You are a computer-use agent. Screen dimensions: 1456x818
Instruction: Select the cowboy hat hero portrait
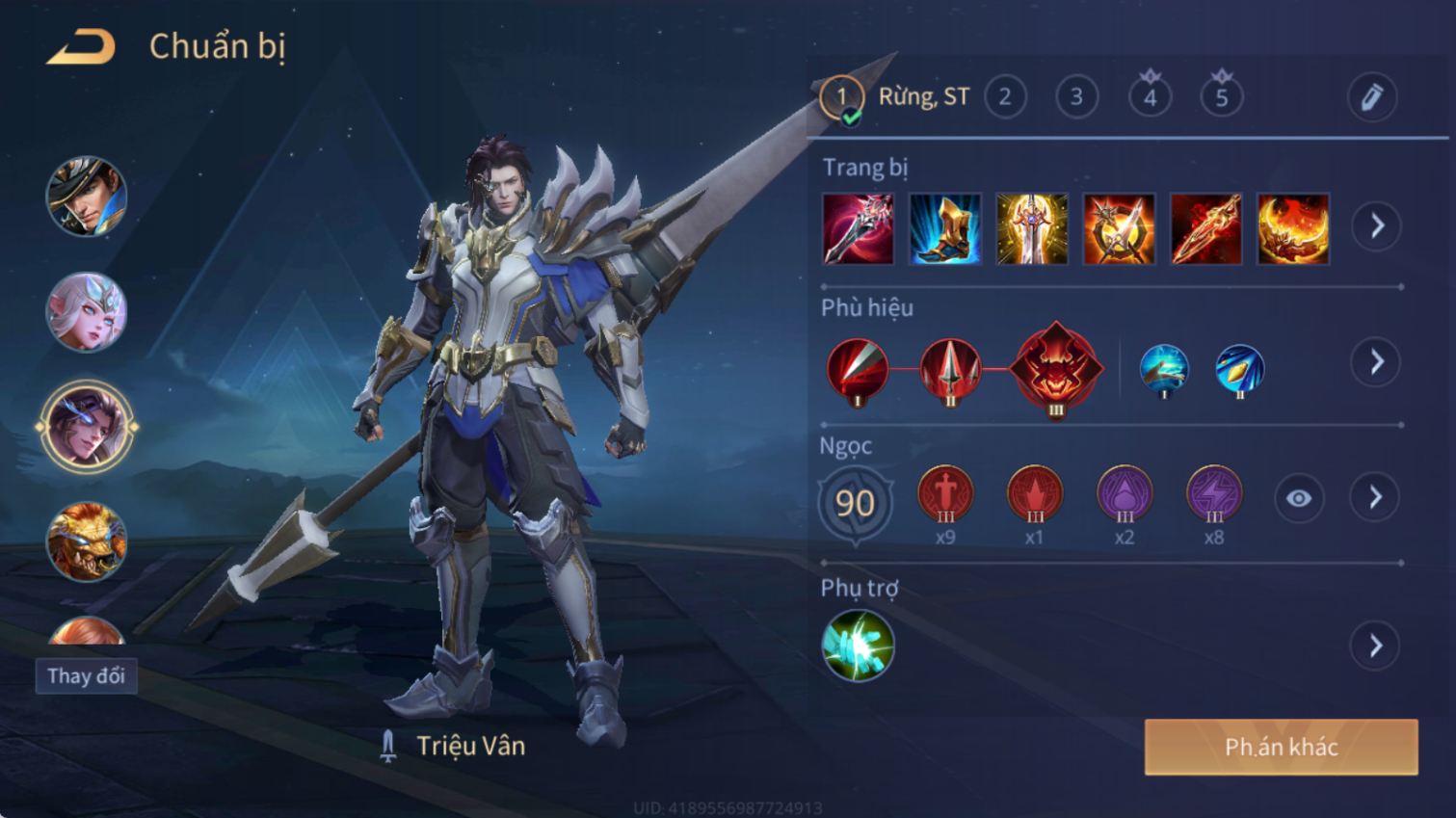click(x=87, y=198)
